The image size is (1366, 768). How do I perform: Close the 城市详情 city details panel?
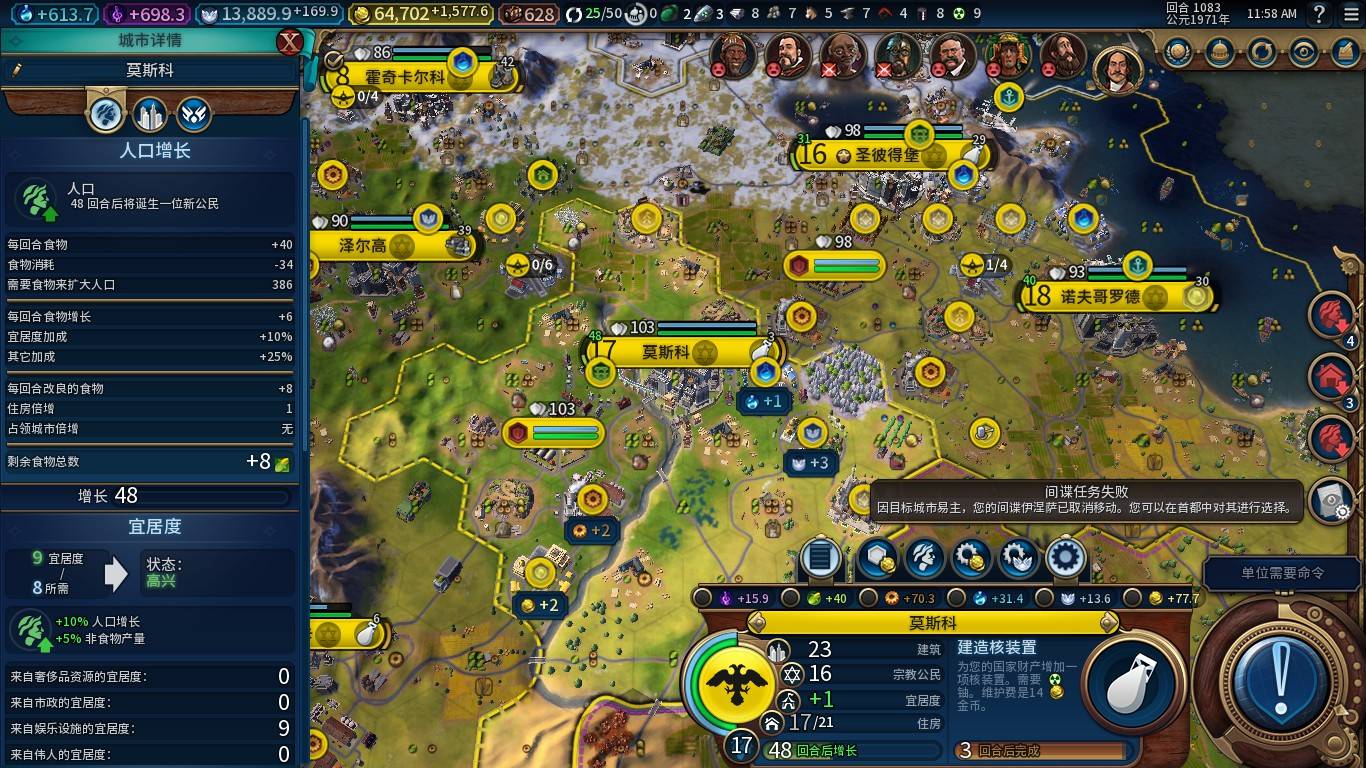(290, 42)
